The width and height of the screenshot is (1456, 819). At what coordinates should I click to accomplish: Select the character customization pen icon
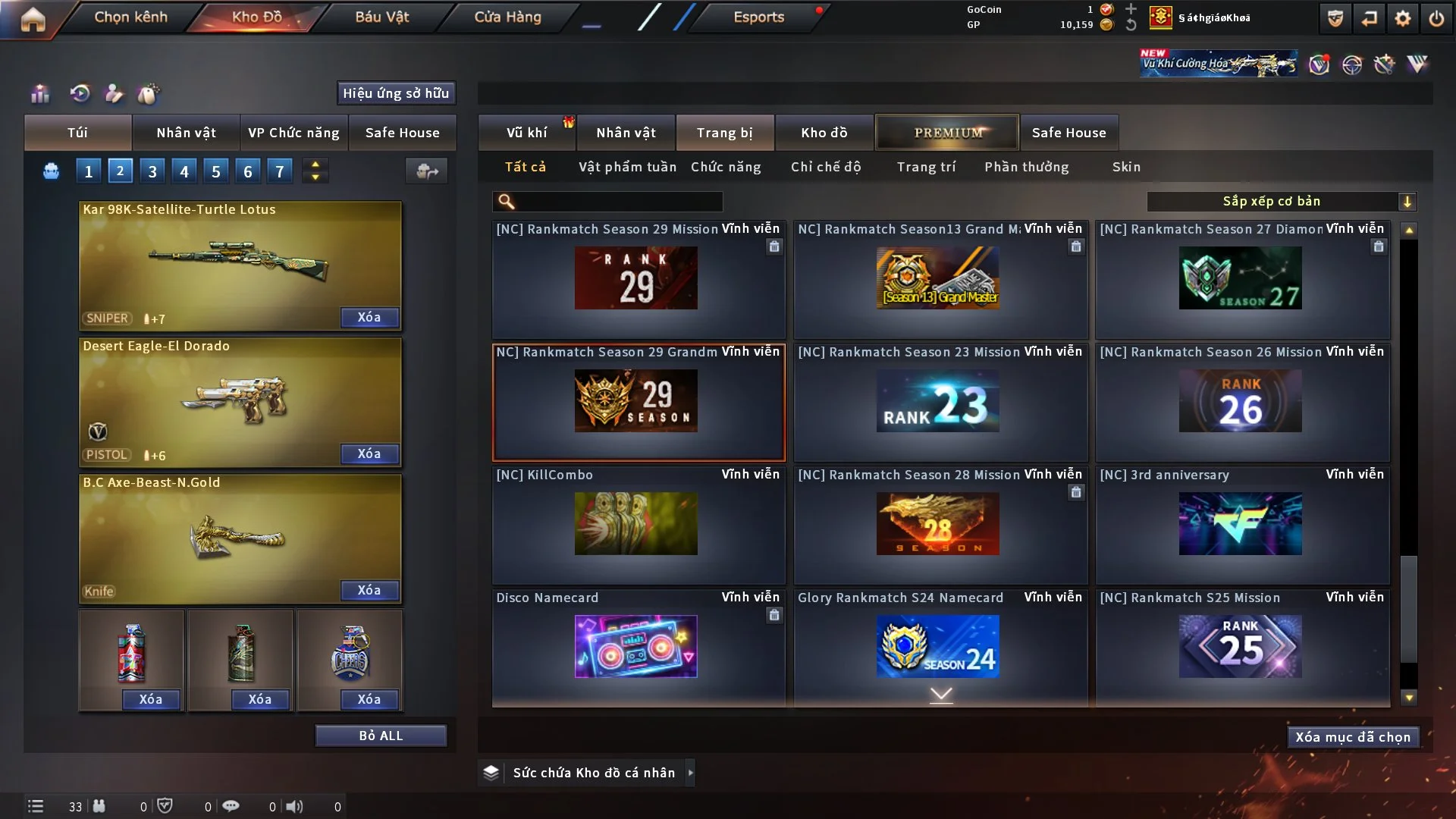pos(114,93)
